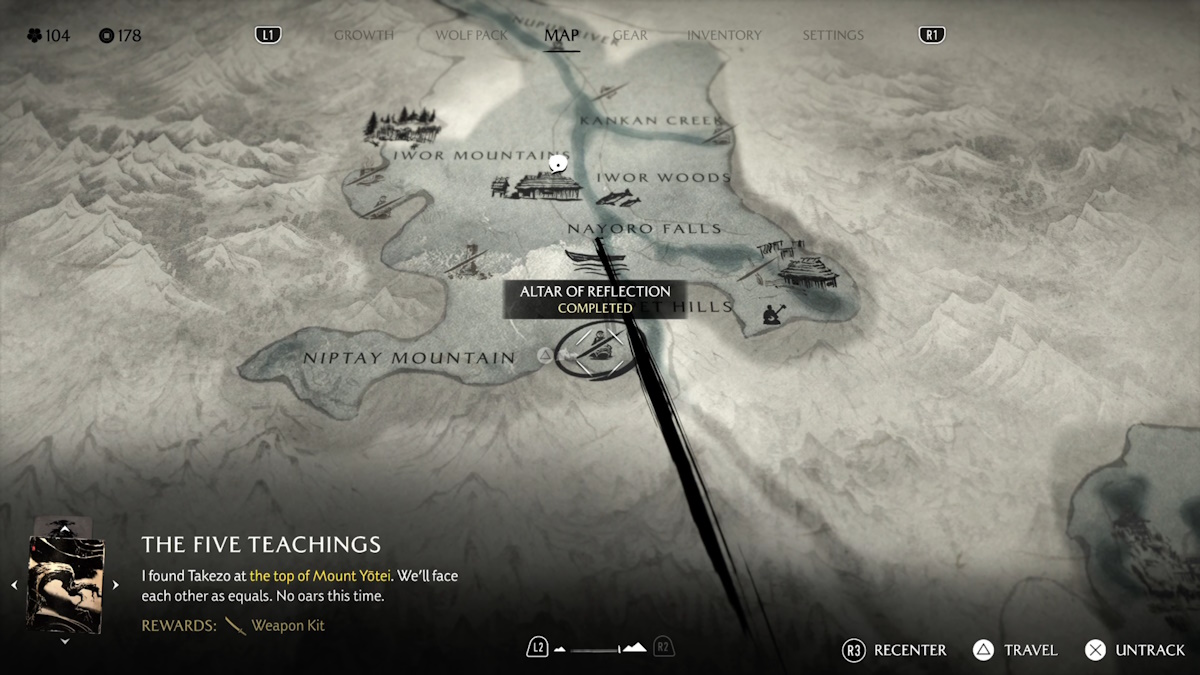Select the seated musician map marker
Screen dimensions: 1200x675
coord(771,315)
